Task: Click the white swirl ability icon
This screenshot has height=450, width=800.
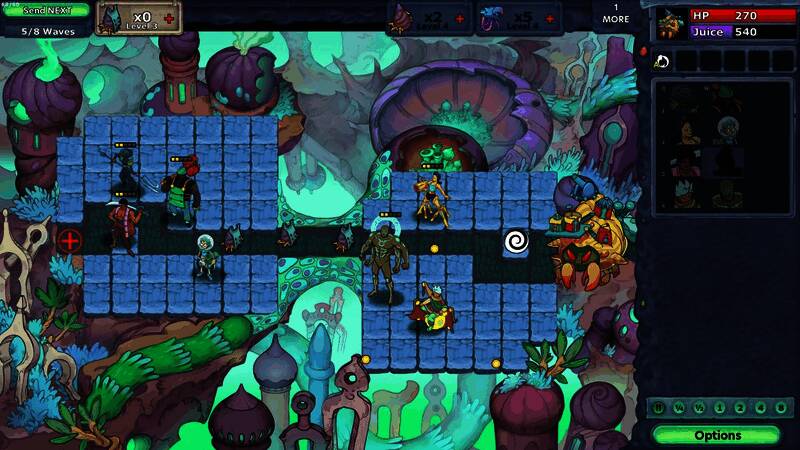Action: click(661, 61)
